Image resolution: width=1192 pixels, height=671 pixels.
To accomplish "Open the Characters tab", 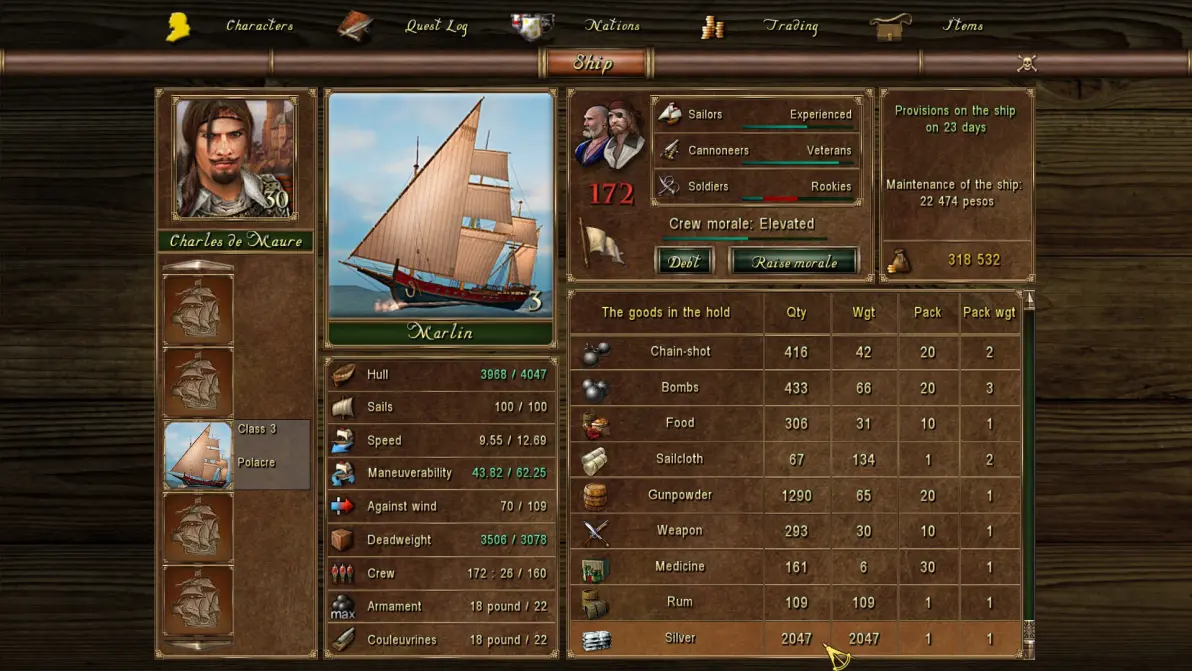I will pos(258,26).
